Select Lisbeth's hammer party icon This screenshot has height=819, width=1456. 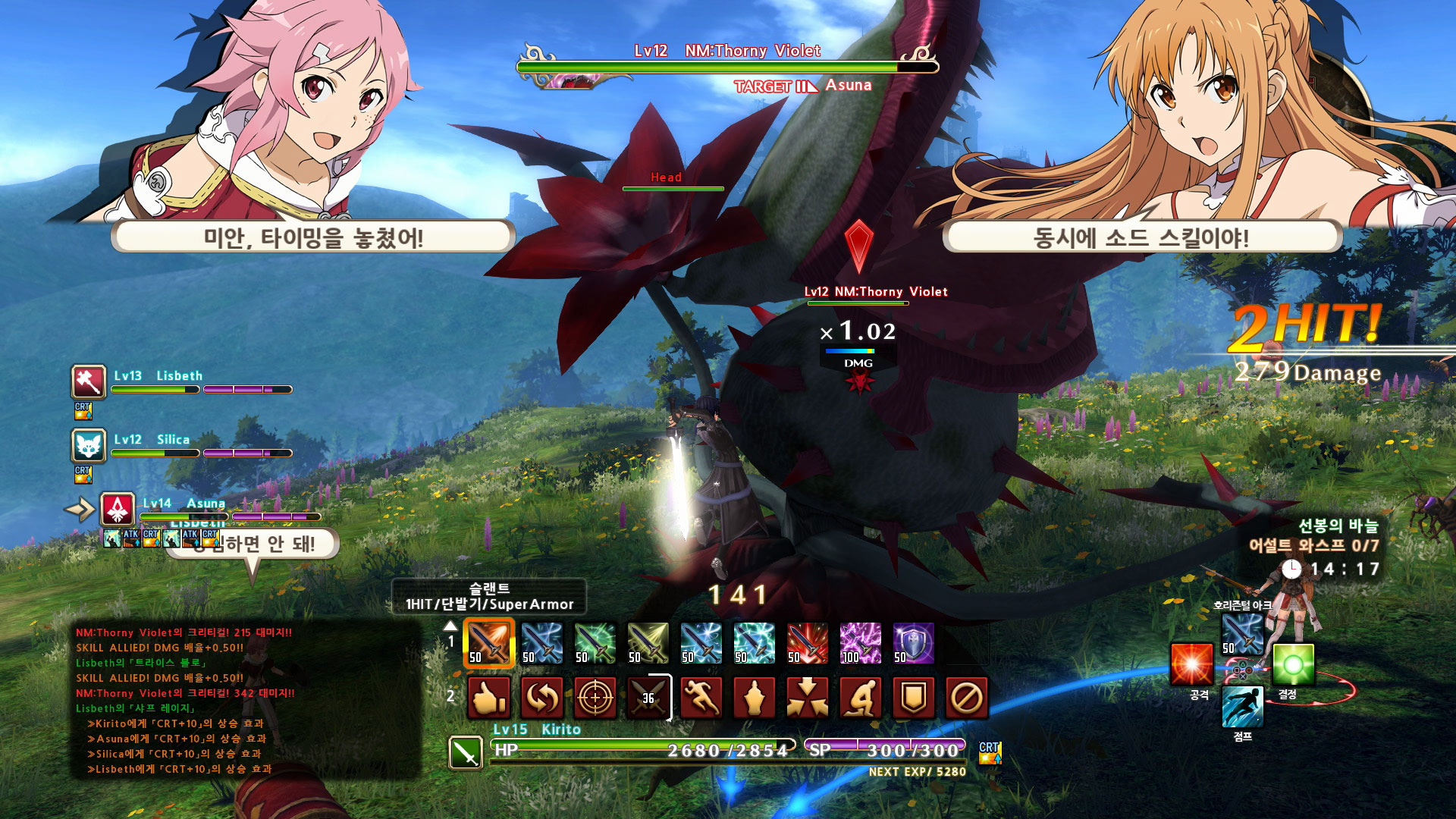click(89, 381)
